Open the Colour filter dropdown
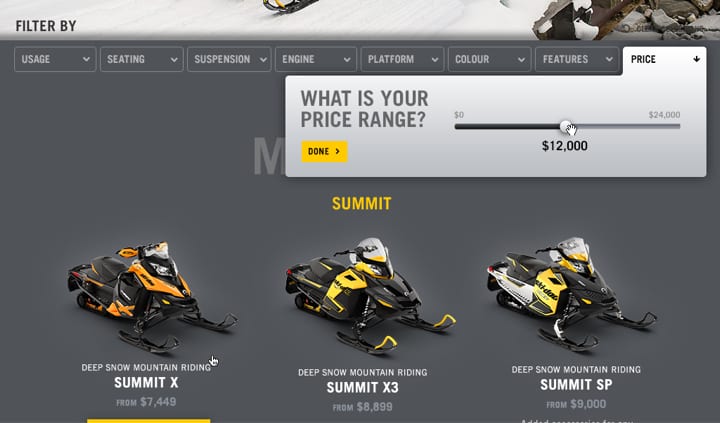 click(x=489, y=60)
